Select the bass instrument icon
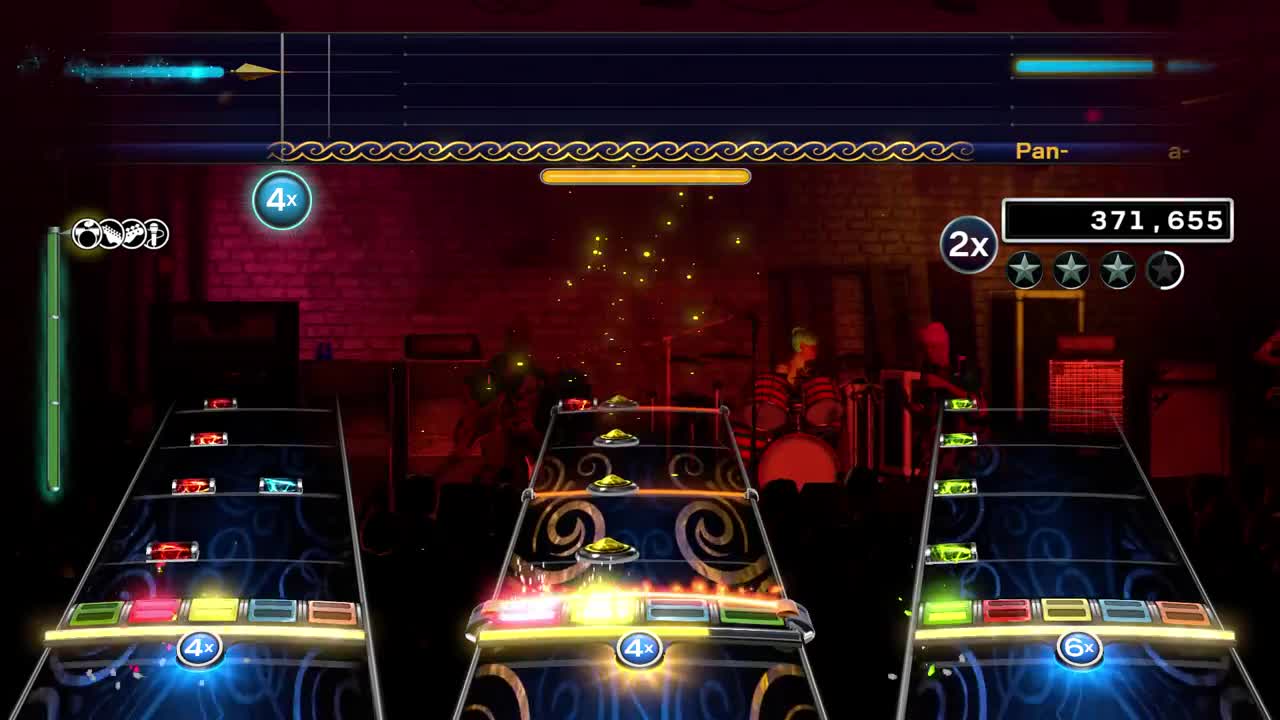Viewport: 1280px width, 720px height. click(x=135, y=231)
